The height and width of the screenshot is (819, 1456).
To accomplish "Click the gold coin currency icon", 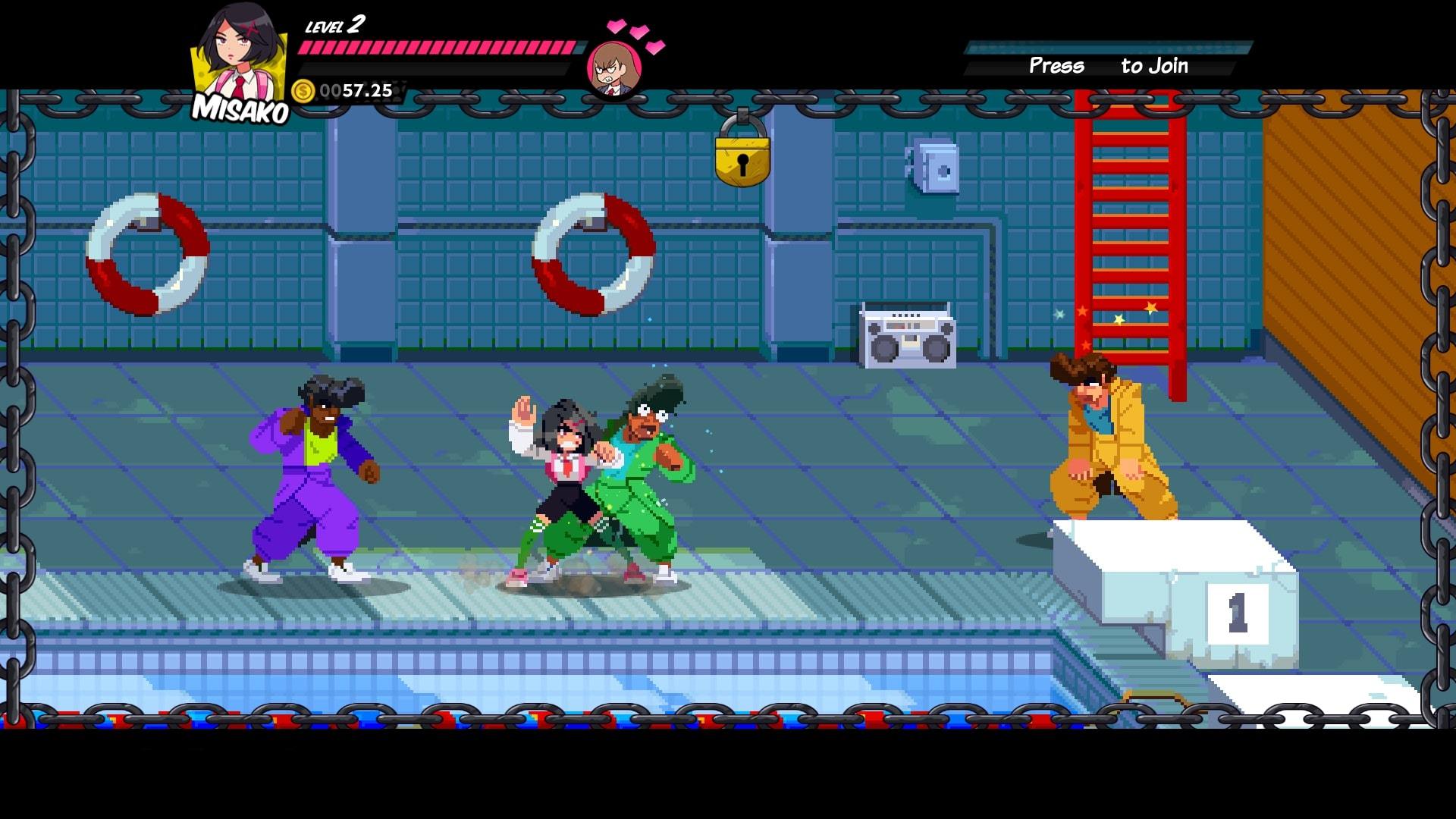I will click(303, 91).
